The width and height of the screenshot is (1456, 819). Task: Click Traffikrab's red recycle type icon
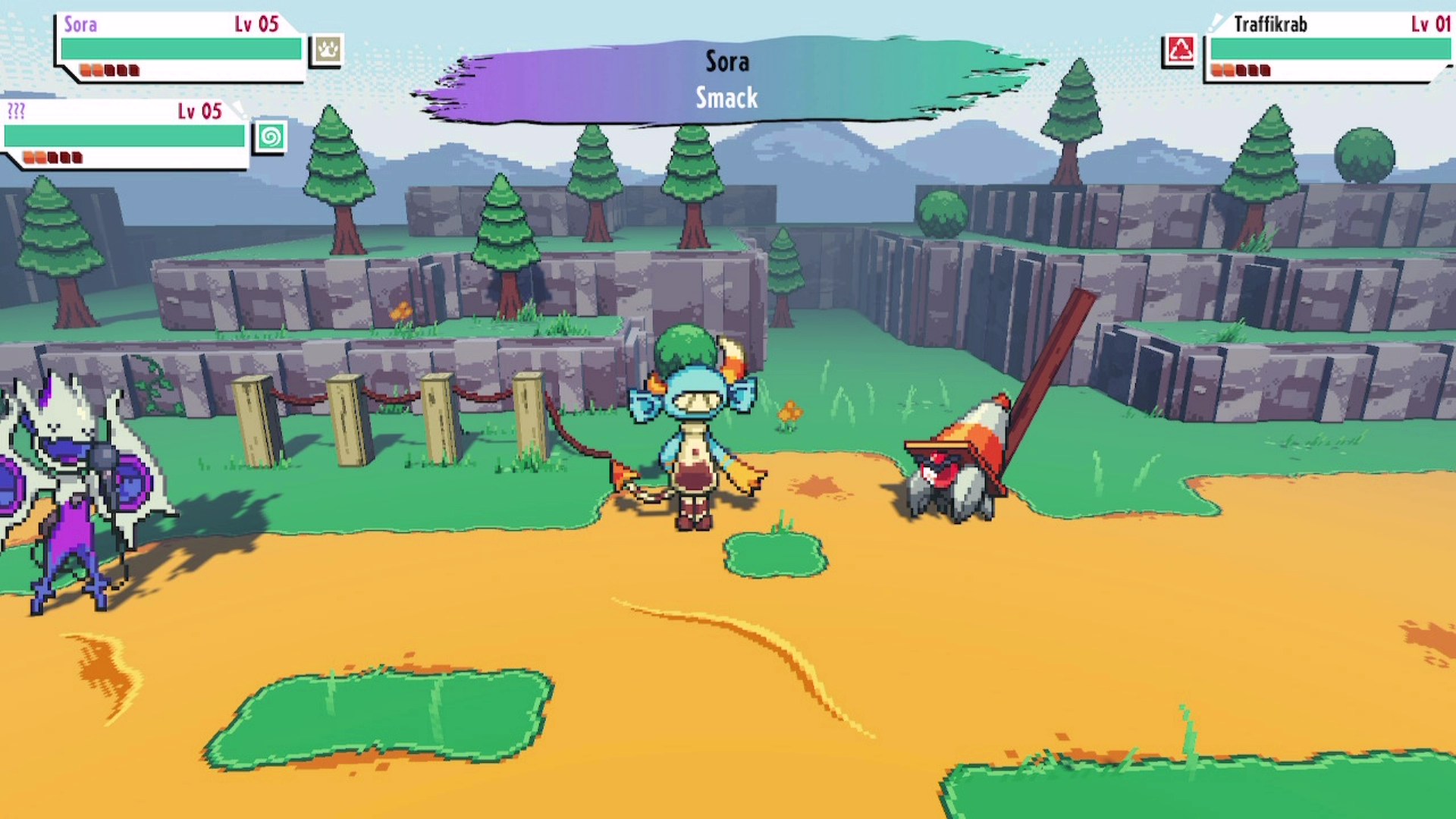[1180, 50]
